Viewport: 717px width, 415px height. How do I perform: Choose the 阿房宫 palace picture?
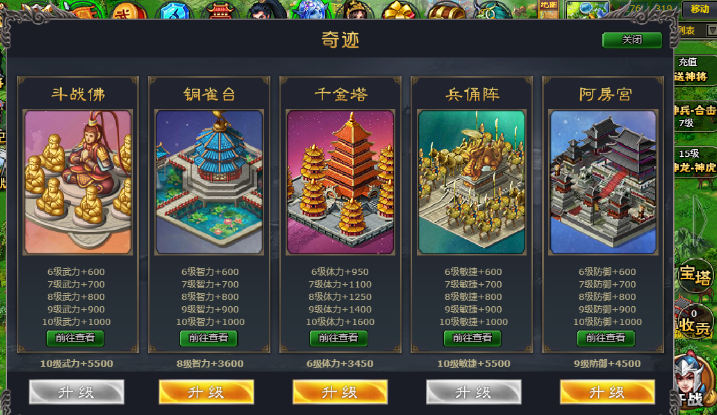605,182
